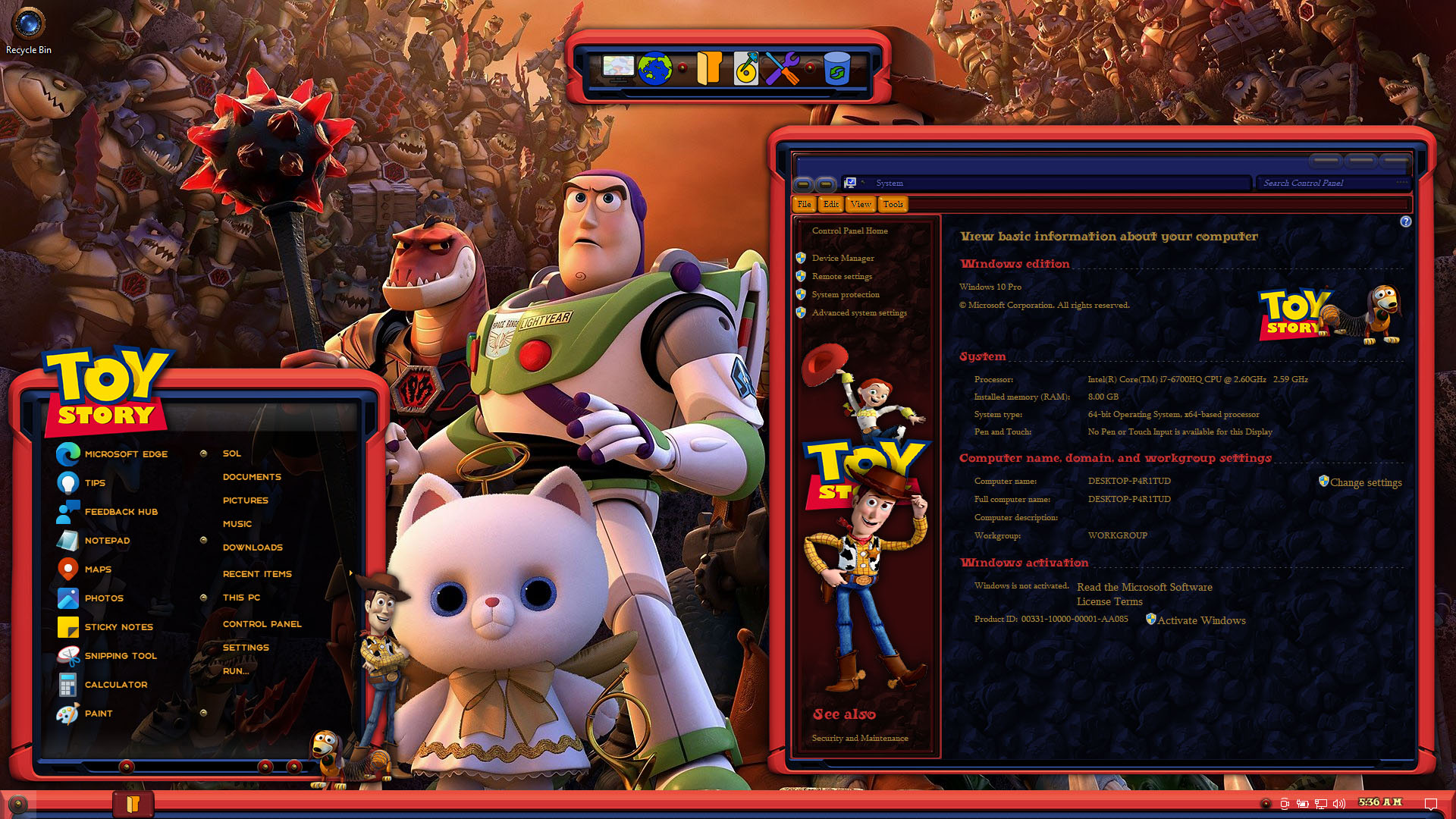Viewport: 1456px width, 819px height.
Task: Open Microsoft Edge from start menu
Action: pos(125,454)
